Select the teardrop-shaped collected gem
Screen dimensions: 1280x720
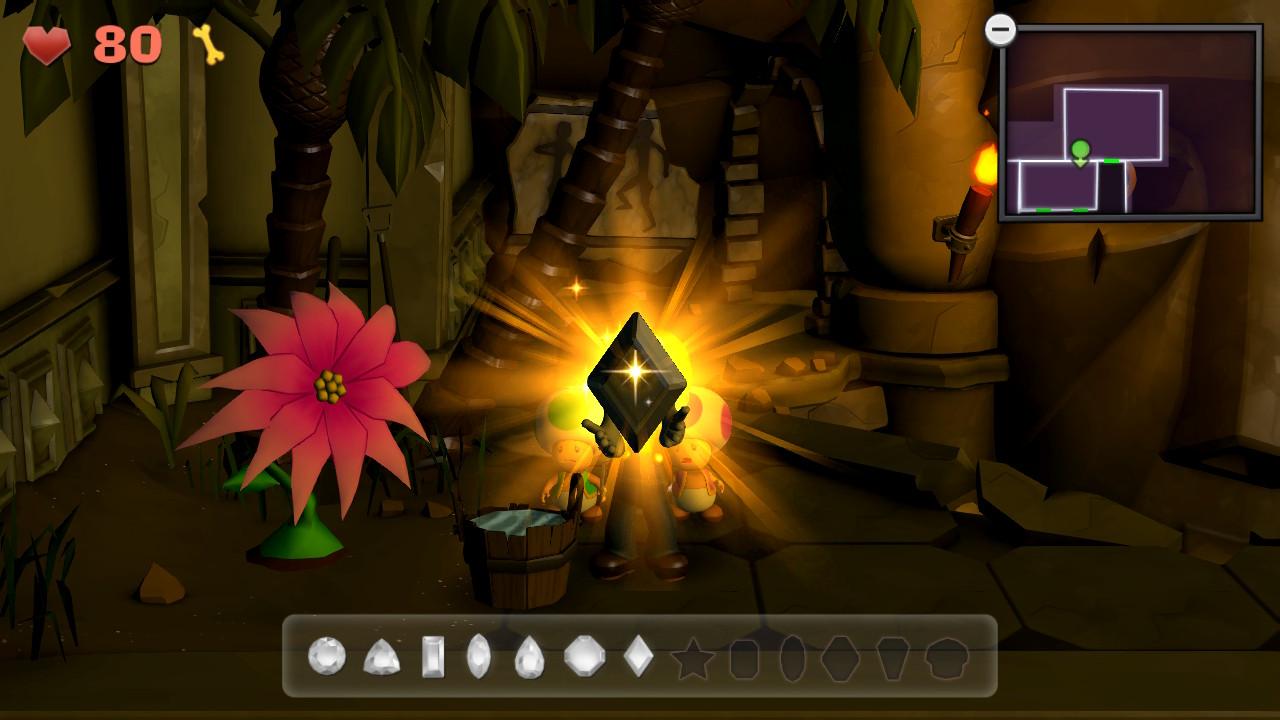coord(529,657)
